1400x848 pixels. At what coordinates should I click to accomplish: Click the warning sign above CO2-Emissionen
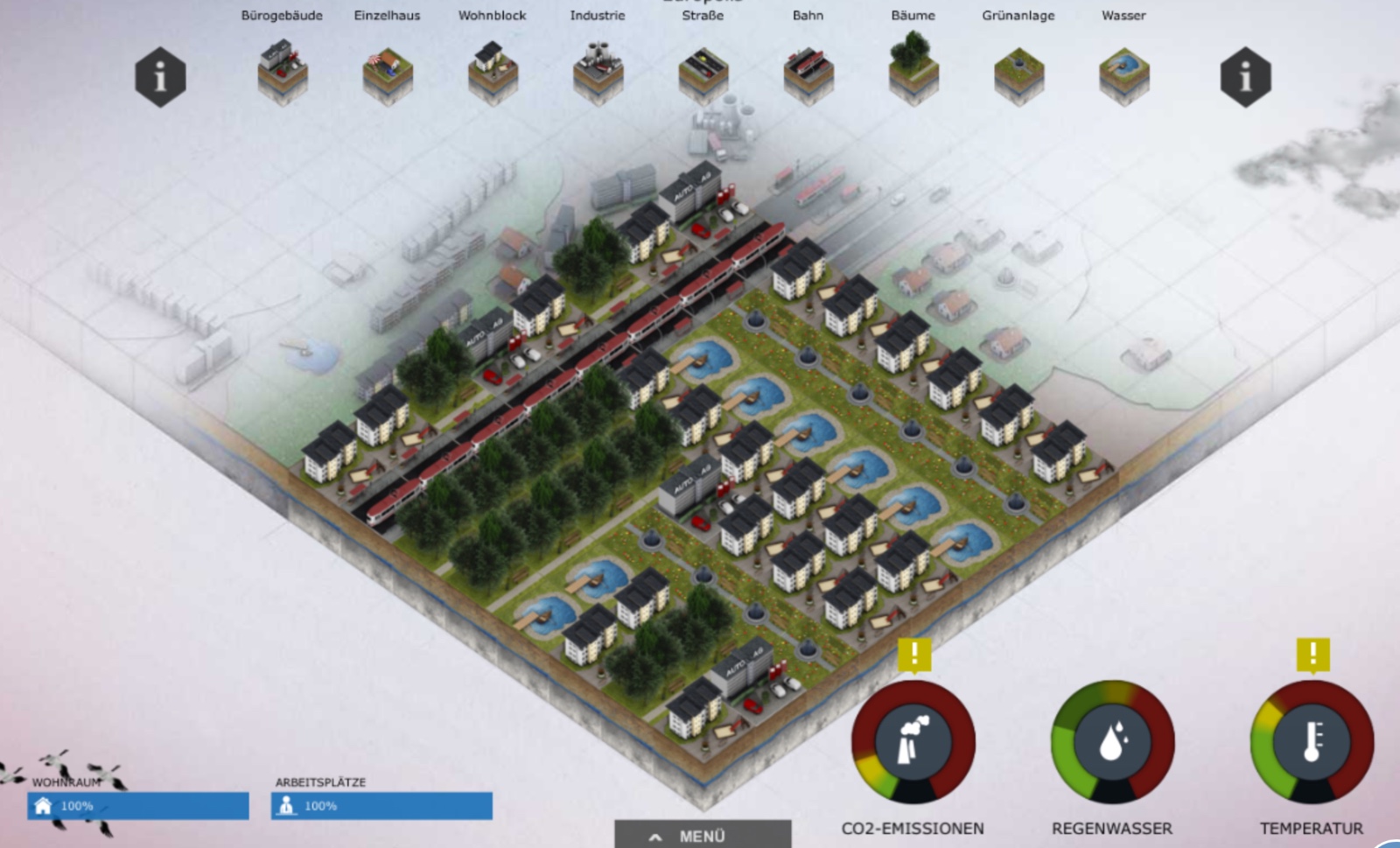pyautogui.click(x=914, y=654)
